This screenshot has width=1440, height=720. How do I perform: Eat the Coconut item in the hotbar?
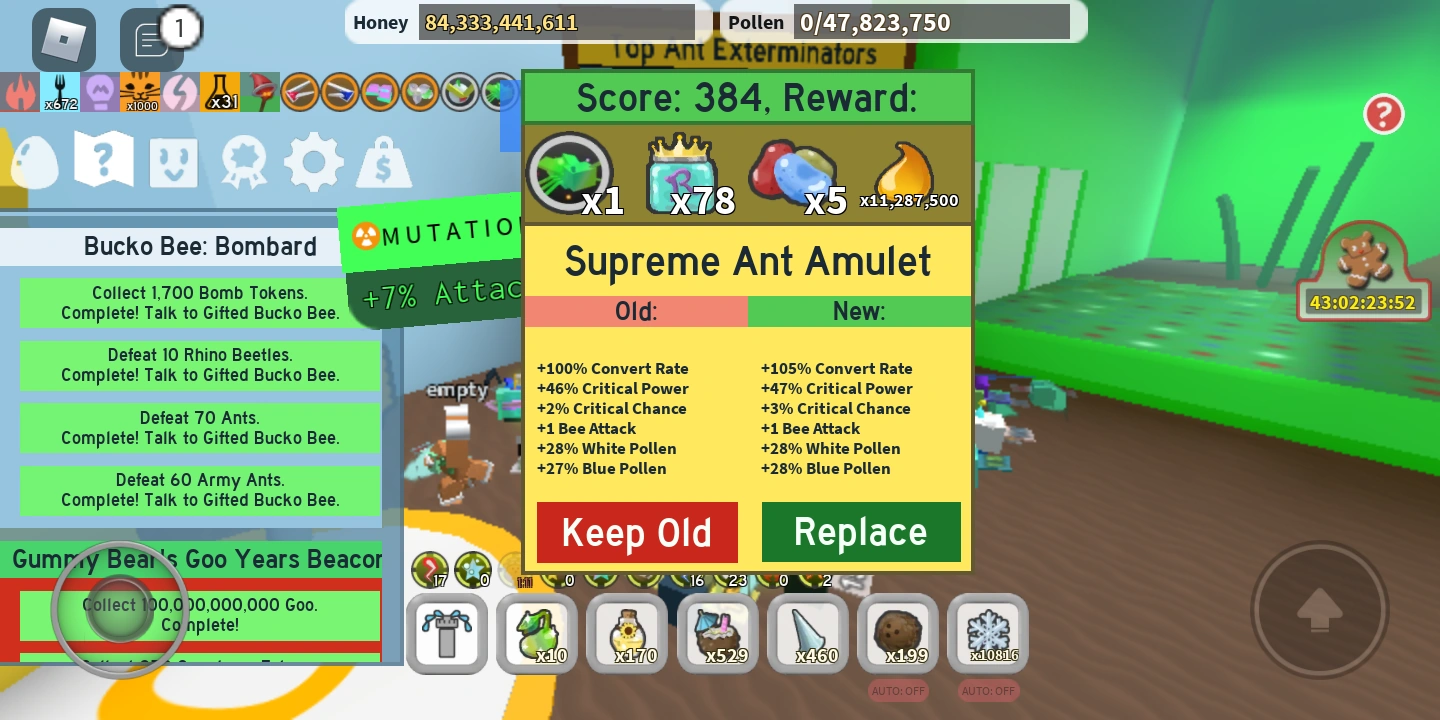(897, 634)
